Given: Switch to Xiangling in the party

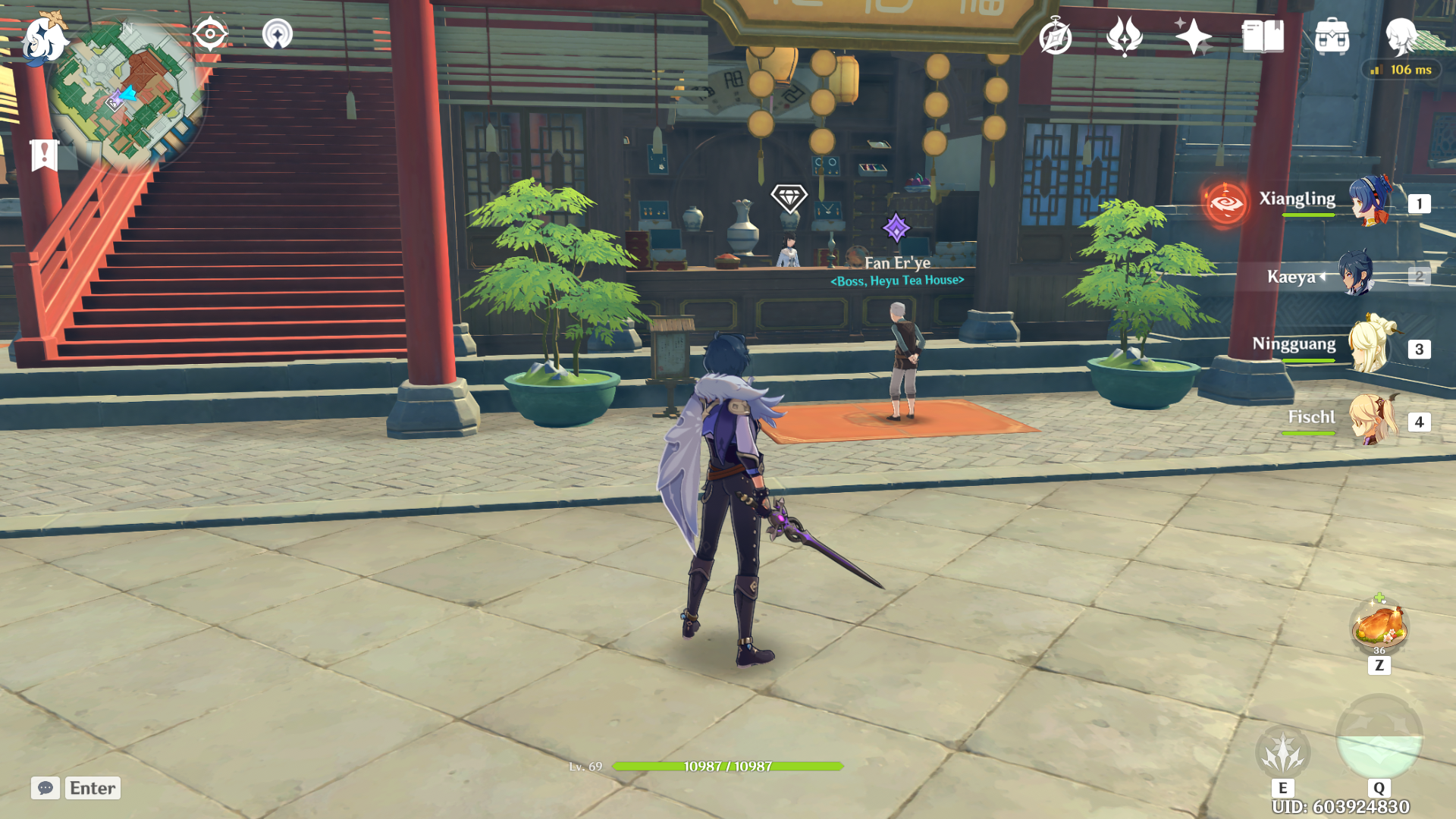Looking at the screenshot, I should point(1370,202).
